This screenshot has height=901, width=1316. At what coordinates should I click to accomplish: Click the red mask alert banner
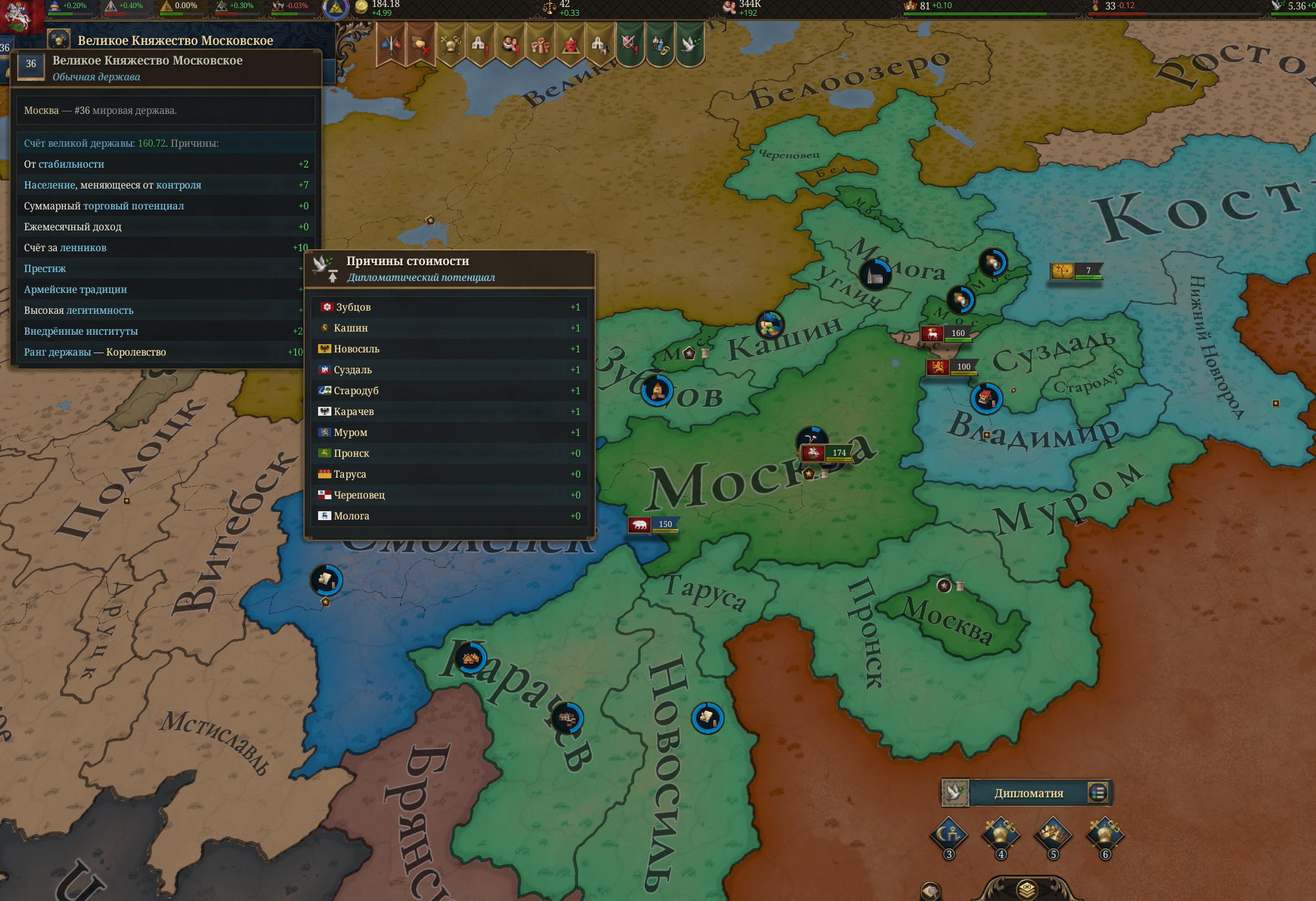[x=570, y=44]
